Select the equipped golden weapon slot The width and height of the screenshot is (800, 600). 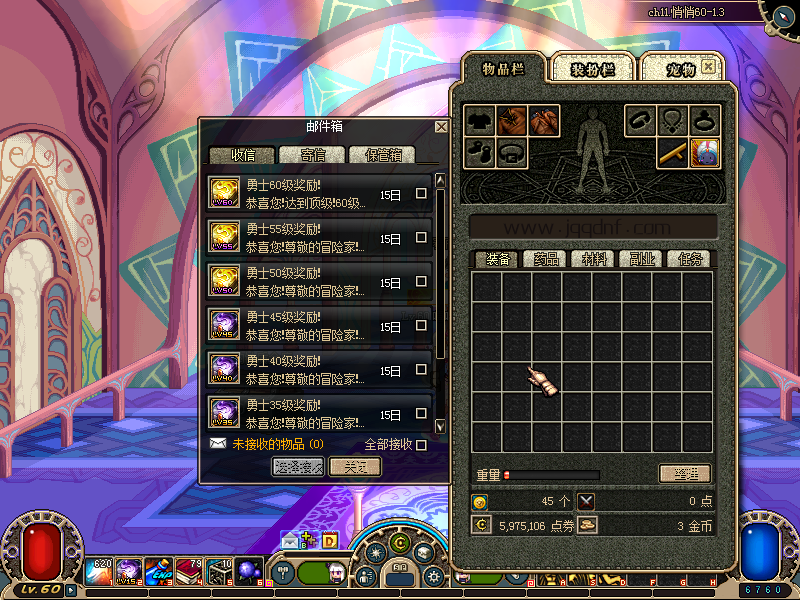(672, 153)
